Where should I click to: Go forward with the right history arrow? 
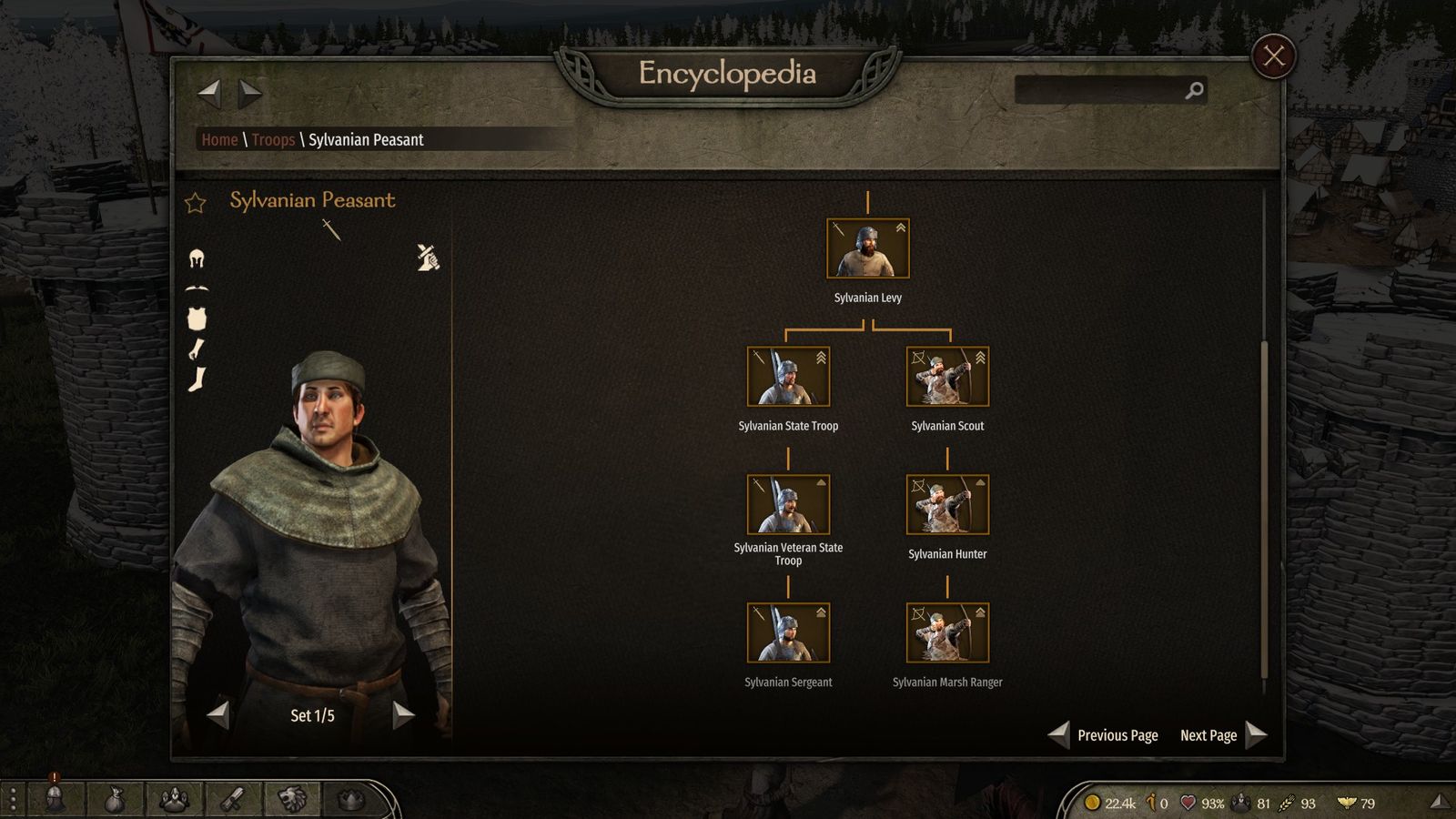250,92
